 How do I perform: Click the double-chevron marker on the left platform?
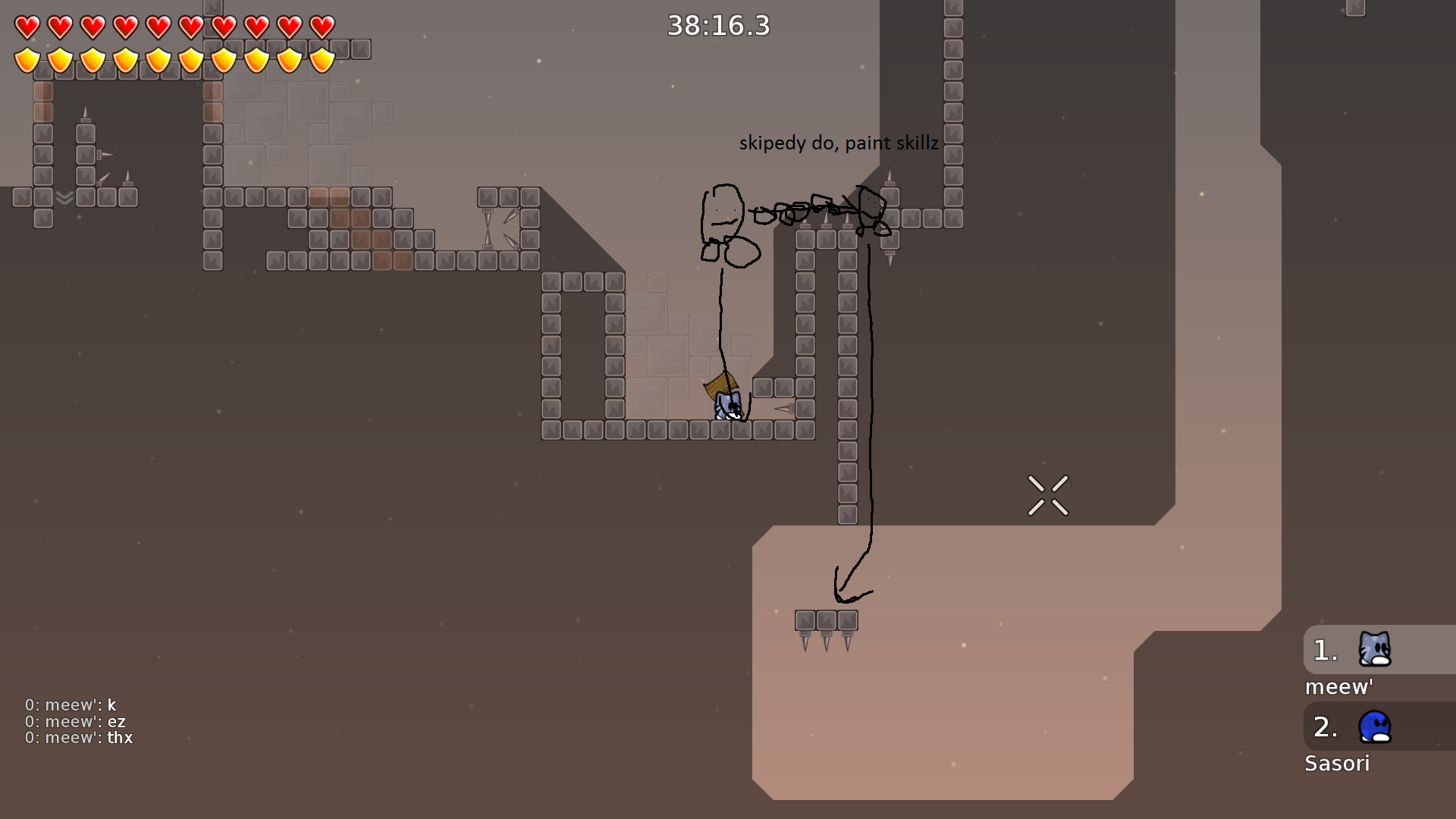[64, 199]
